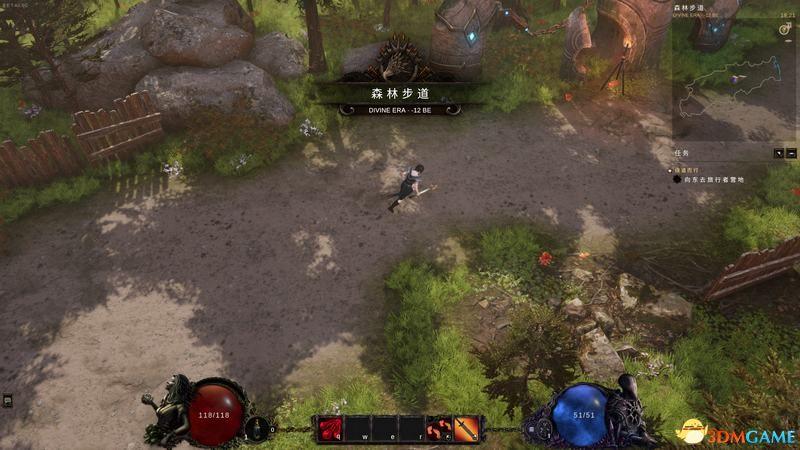Open the chat icon at the left edge
This screenshot has height=450, width=800.
8,400
